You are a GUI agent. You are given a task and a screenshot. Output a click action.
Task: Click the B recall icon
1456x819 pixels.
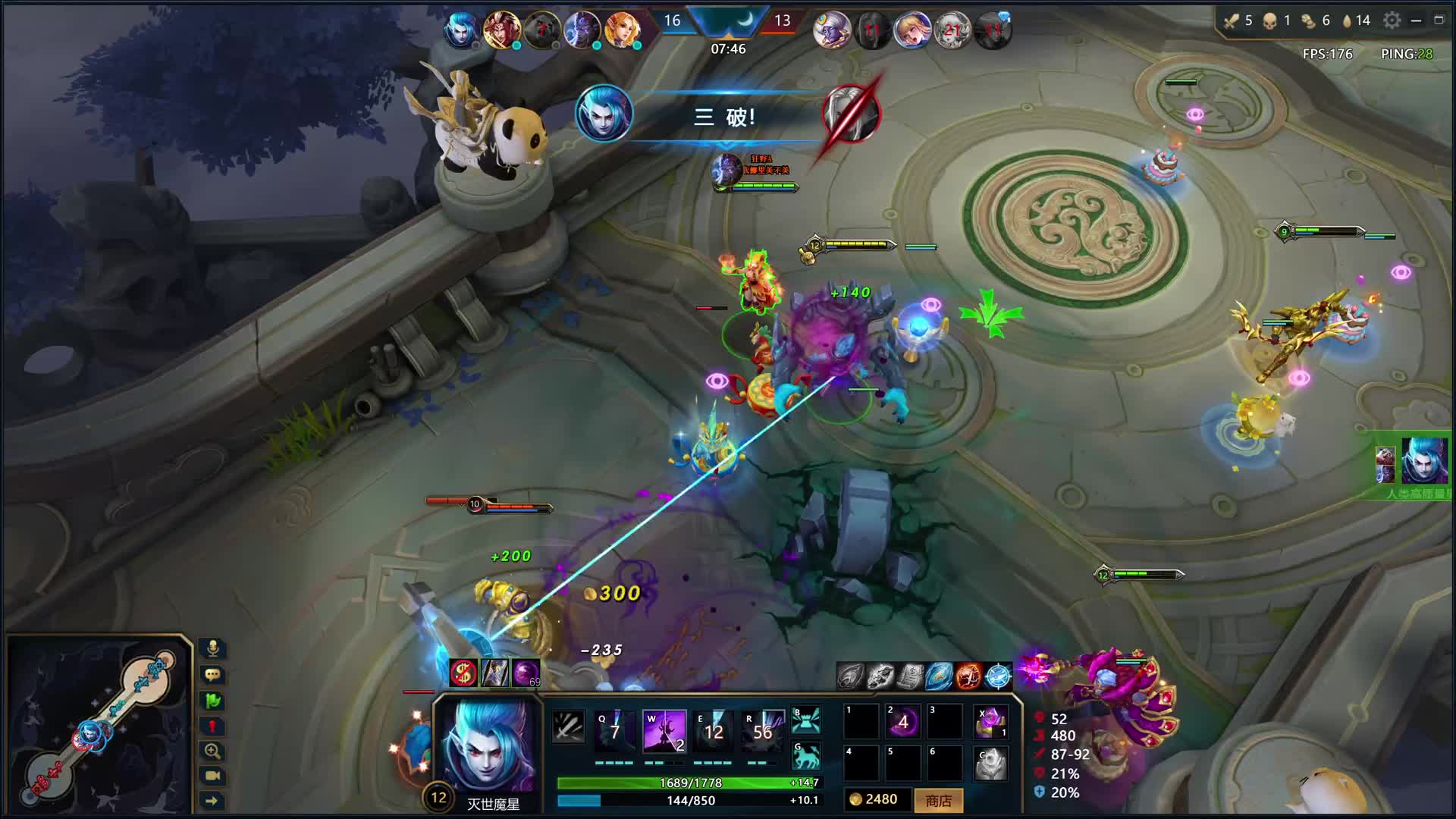(806, 720)
